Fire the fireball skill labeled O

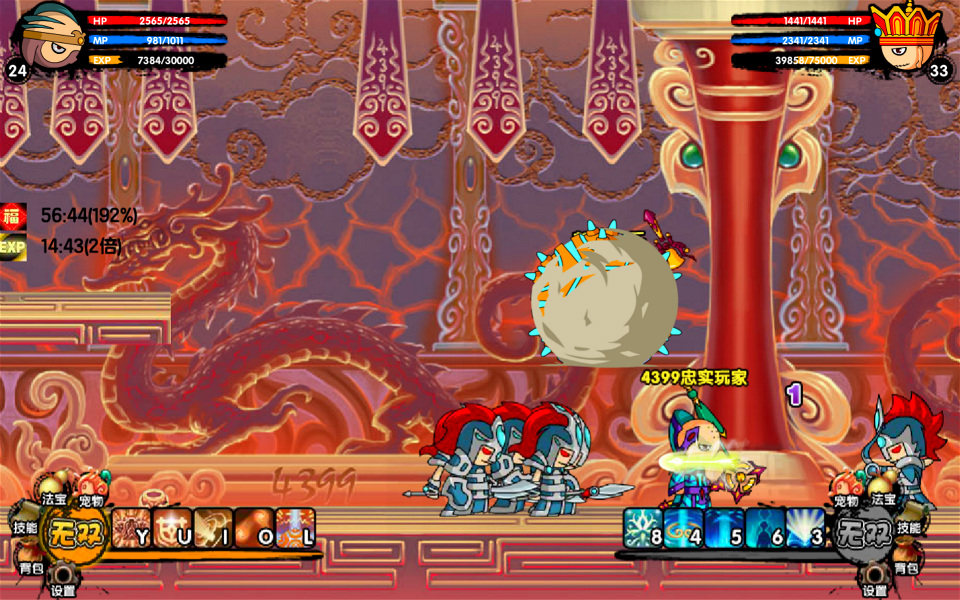click(254, 527)
